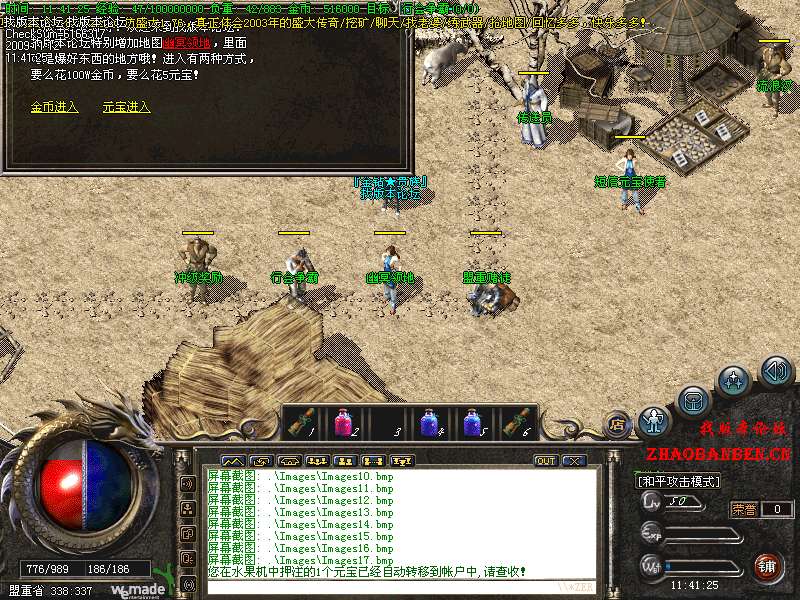Choose the 元宝进入 dialogue option

coord(126,107)
